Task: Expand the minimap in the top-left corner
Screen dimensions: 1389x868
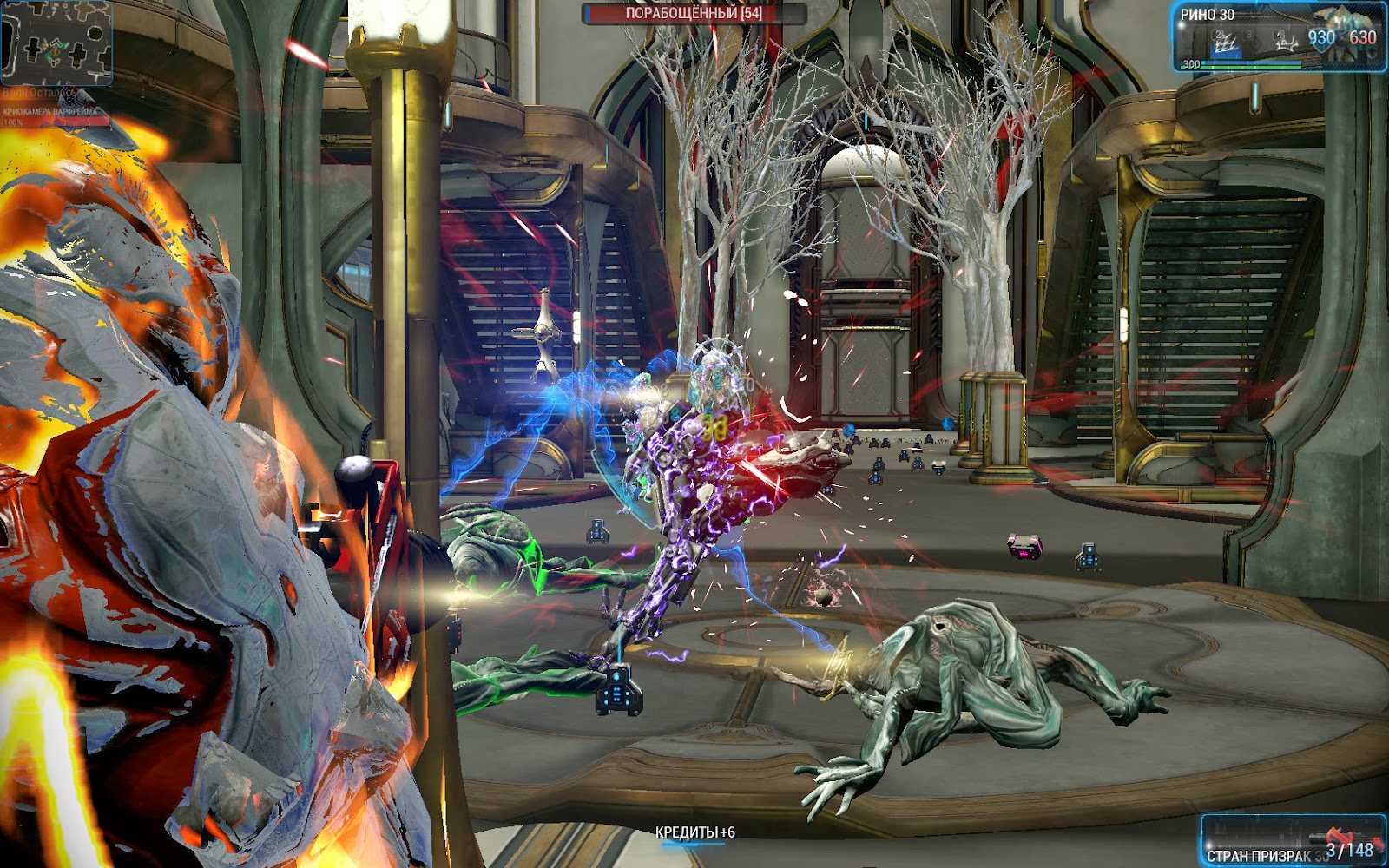Action: coord(56,43)
